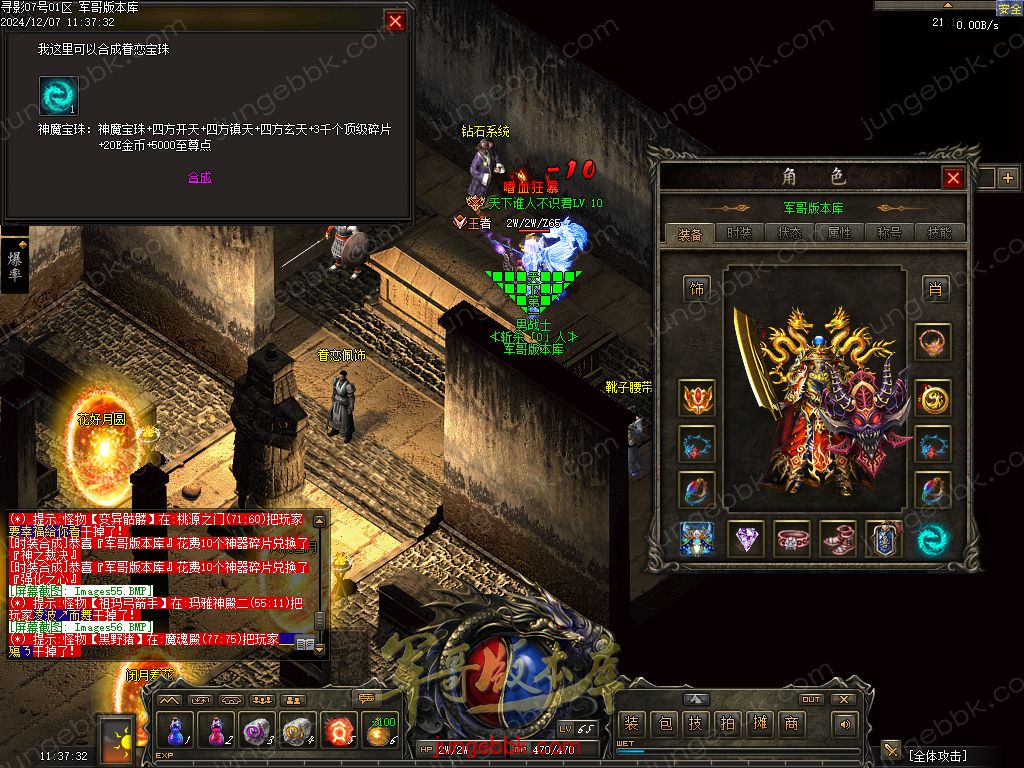Use the blue potion in hotbar slot 1

pyautogui.click(x=176, y=730)
